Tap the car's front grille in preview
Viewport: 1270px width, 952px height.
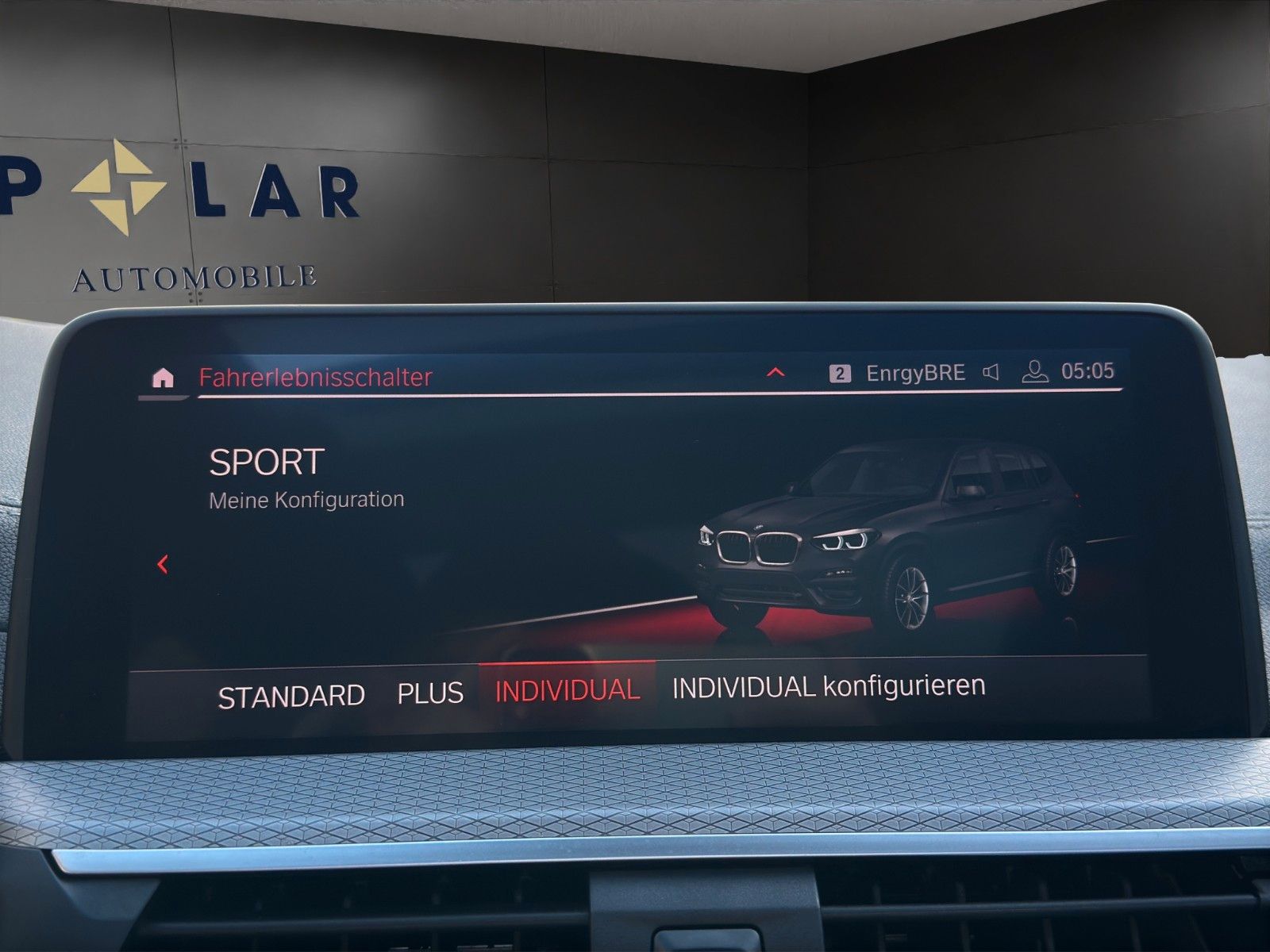(x=760, y=548)
